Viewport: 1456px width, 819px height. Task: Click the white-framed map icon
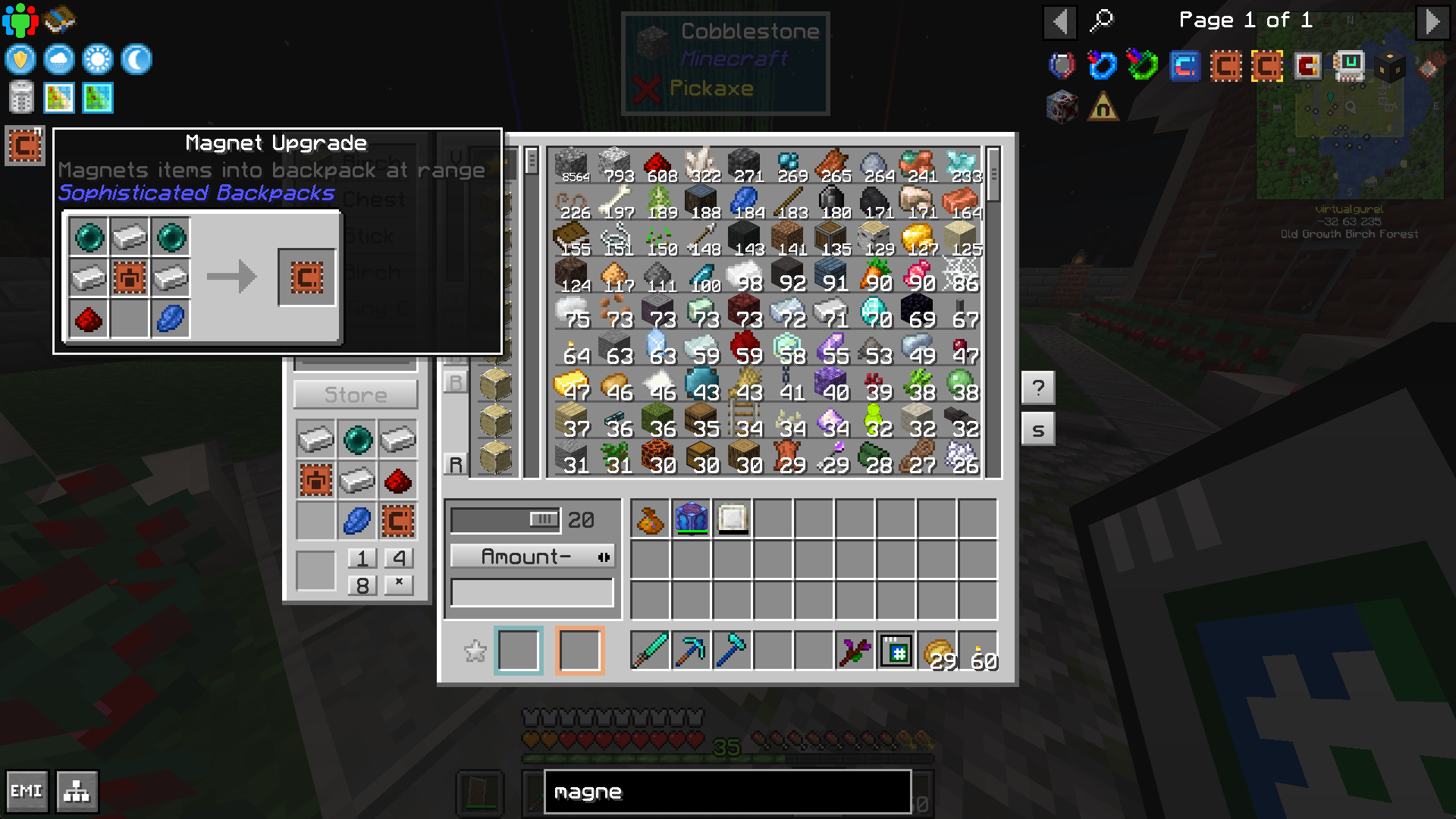point(59,97)
